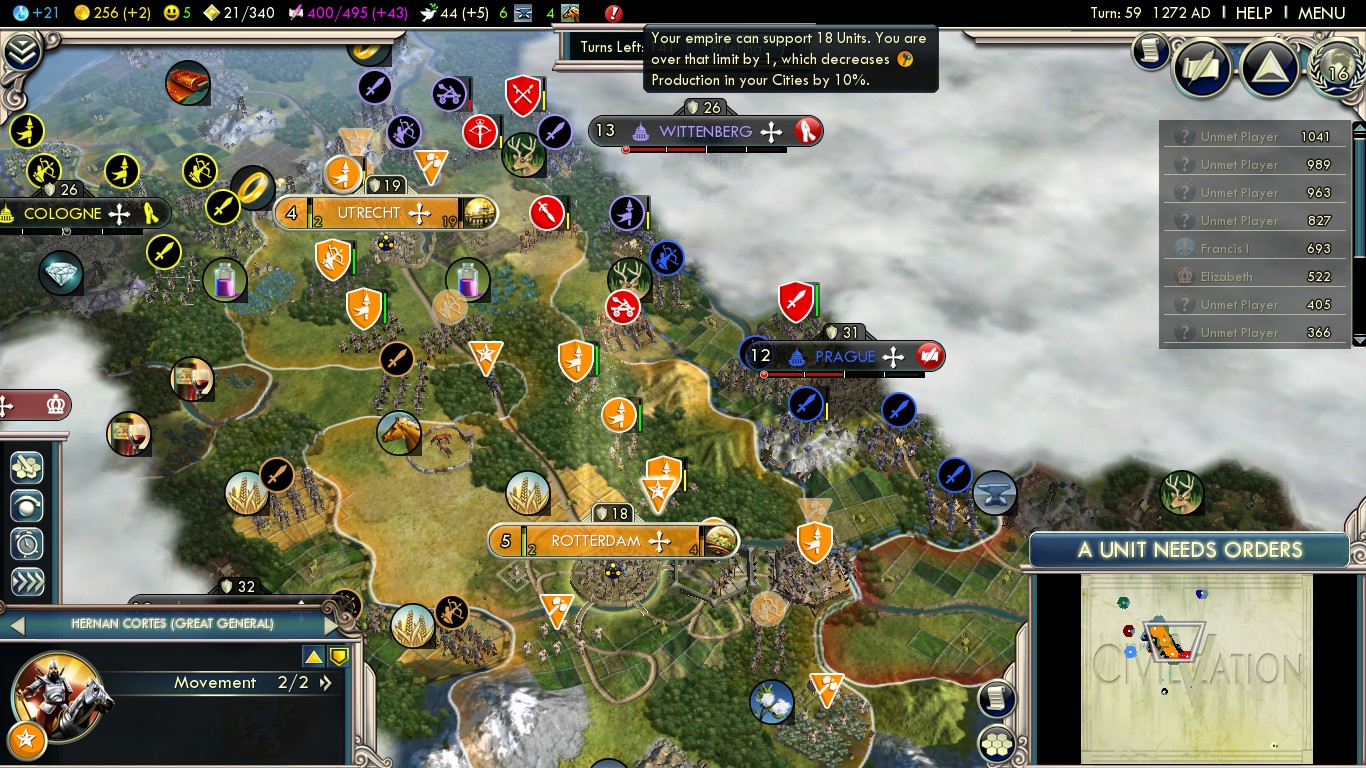This screenshot has height=768, width=1366.
Task: Click the triple-chevron unit action button
Action: point(27,582)
